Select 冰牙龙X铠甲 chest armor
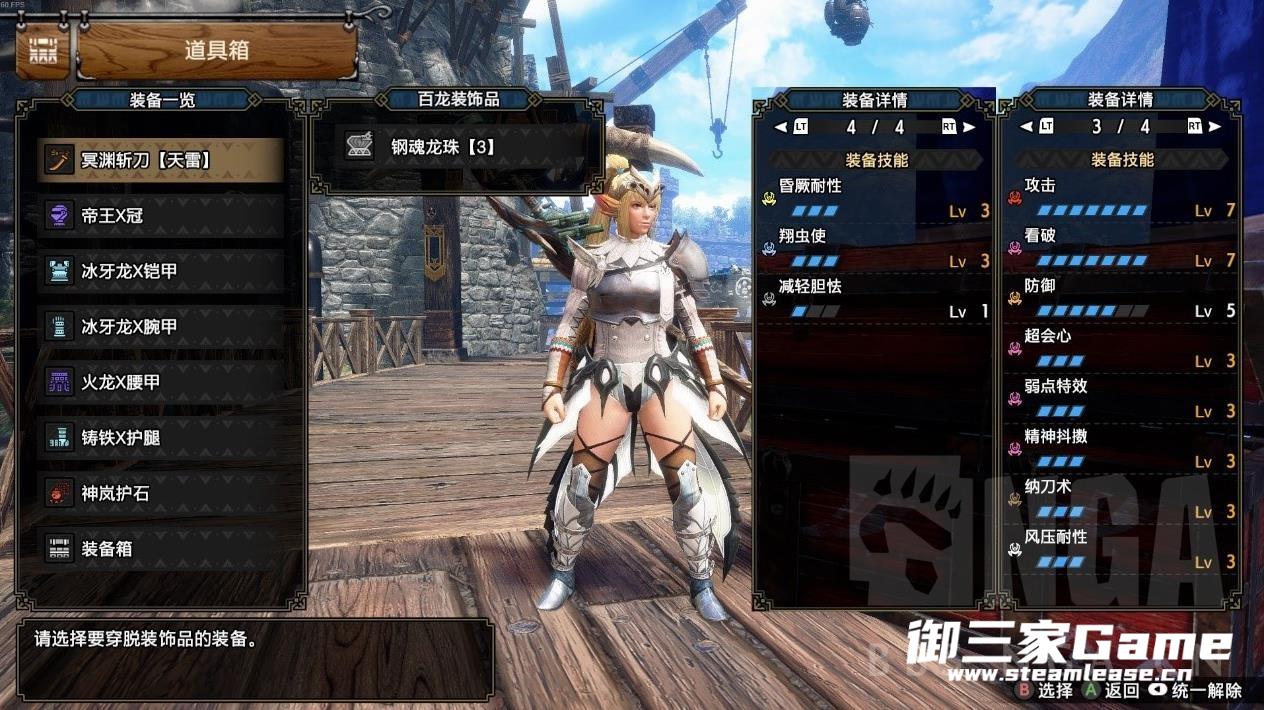 coord(160,271)
